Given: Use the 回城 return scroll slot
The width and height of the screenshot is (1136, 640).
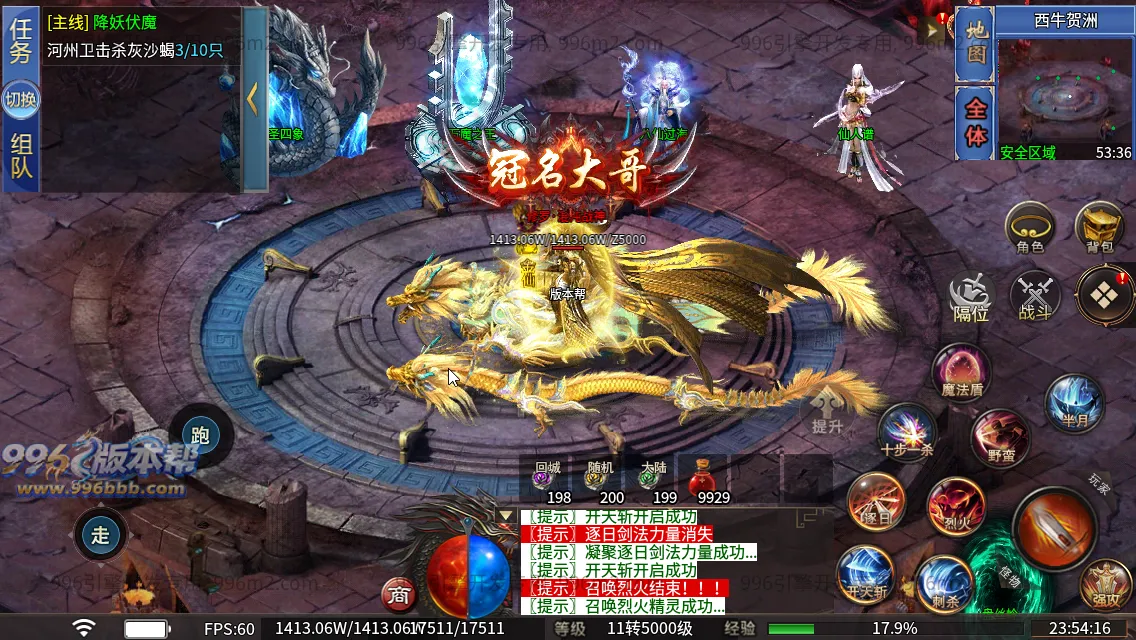Looking at the screenshot, I should click(547, 479).
